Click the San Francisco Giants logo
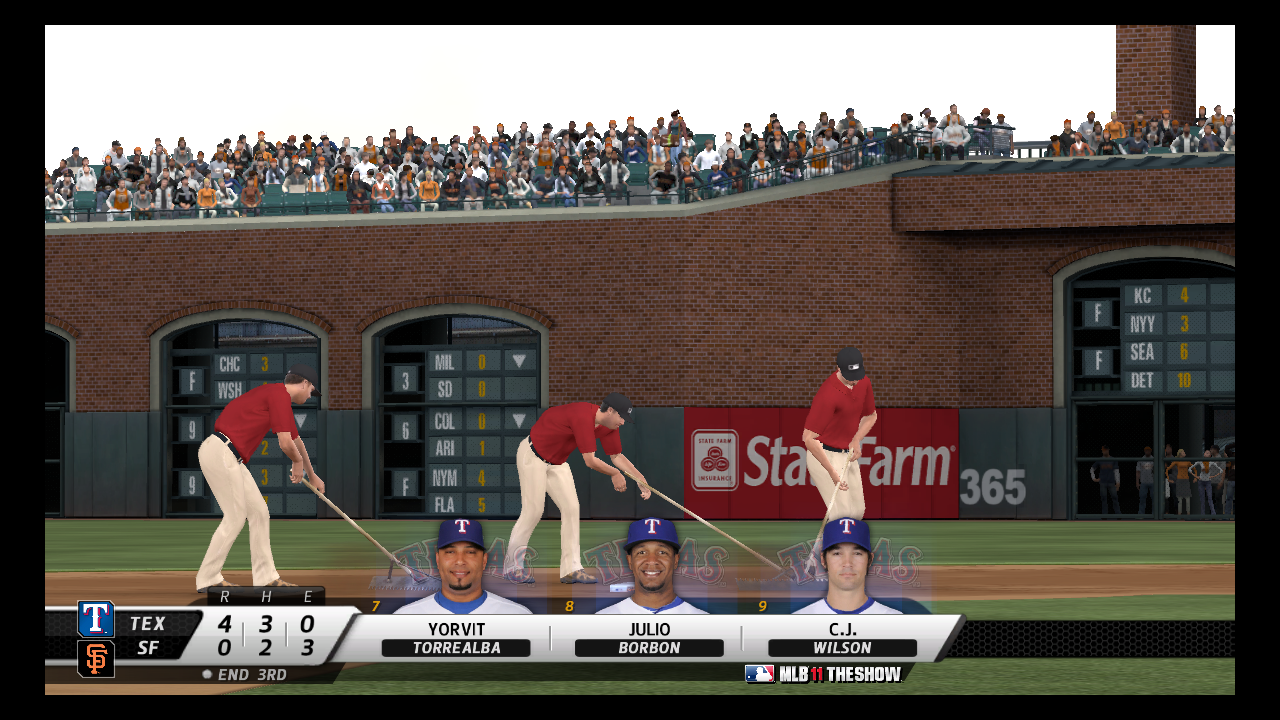1280x720 pixels. click(96, 658)
